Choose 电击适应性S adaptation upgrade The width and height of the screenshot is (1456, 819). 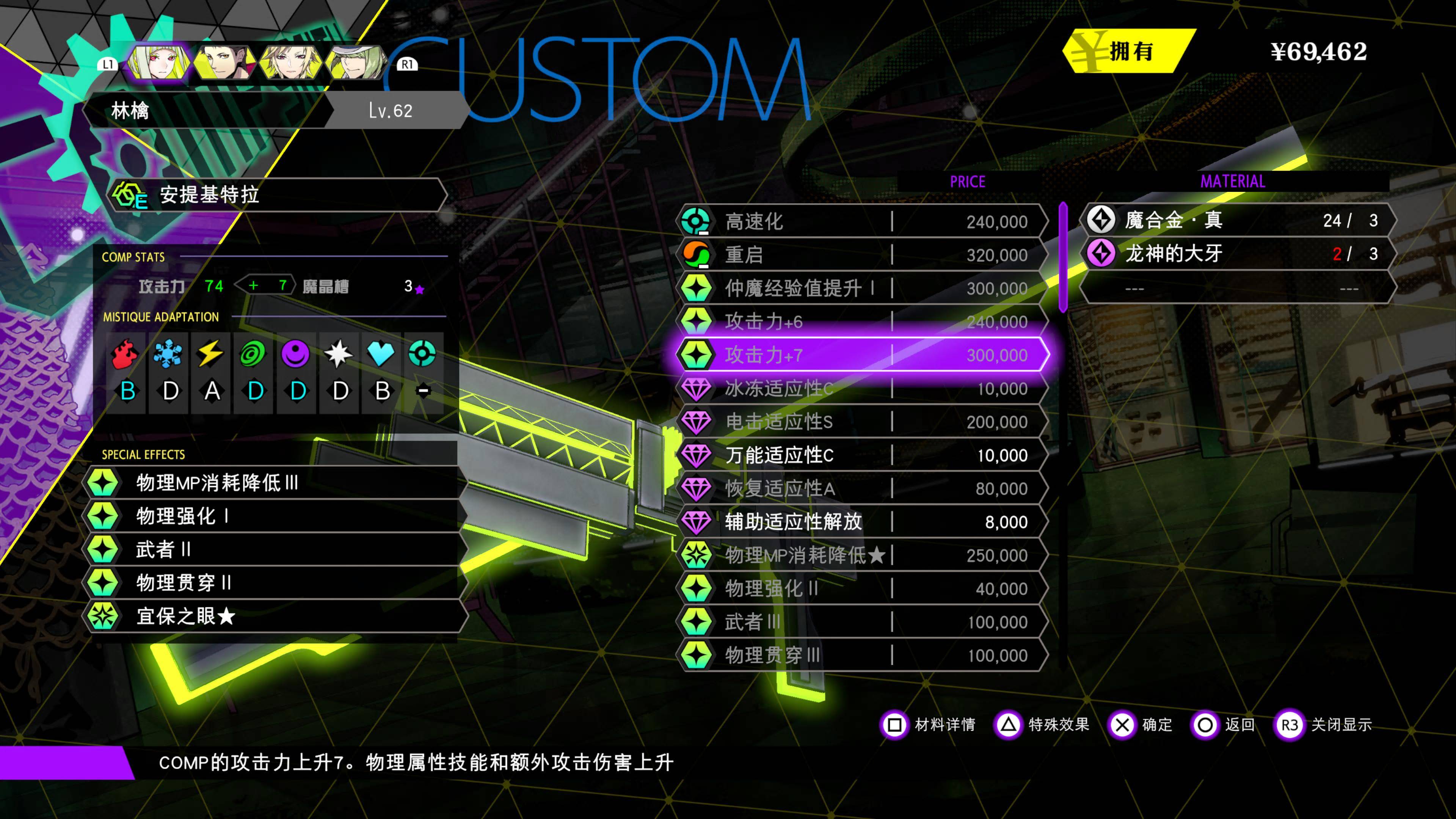tap(862, 422)
